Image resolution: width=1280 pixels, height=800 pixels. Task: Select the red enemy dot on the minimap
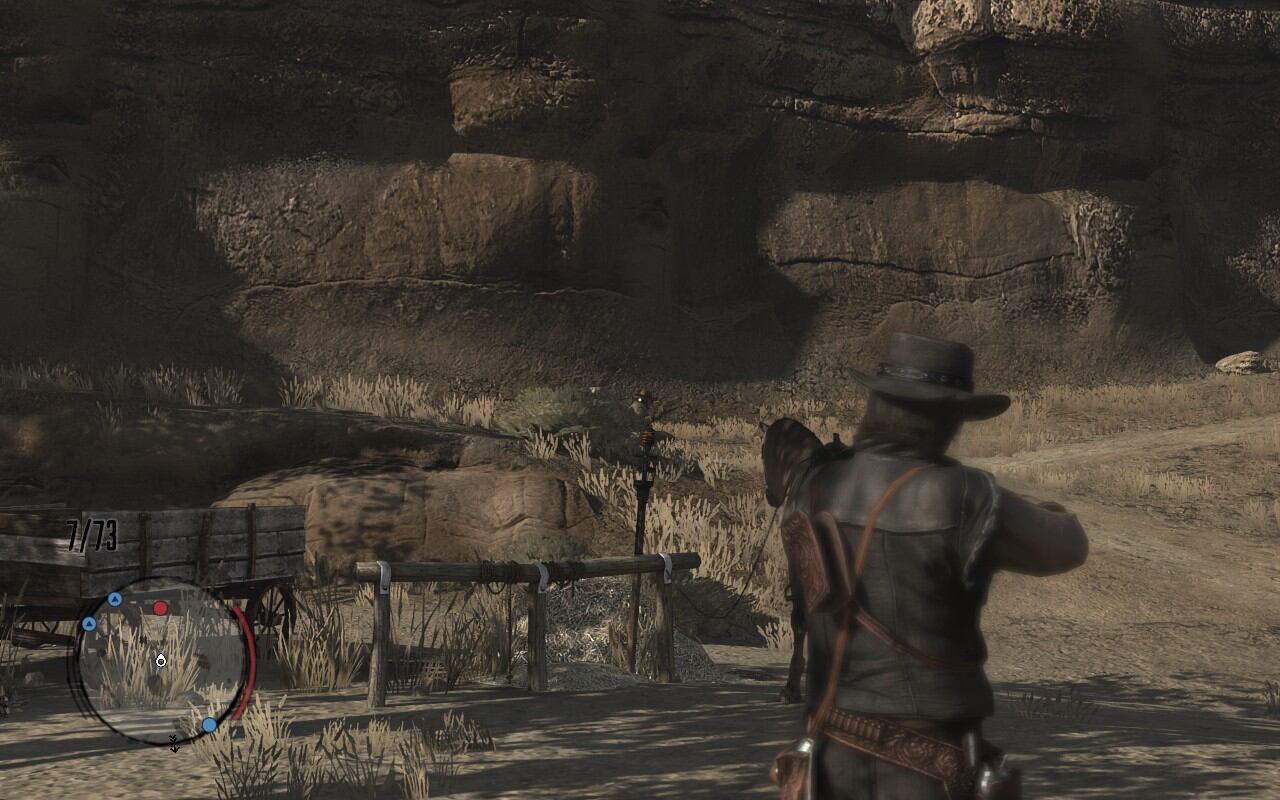160,608
